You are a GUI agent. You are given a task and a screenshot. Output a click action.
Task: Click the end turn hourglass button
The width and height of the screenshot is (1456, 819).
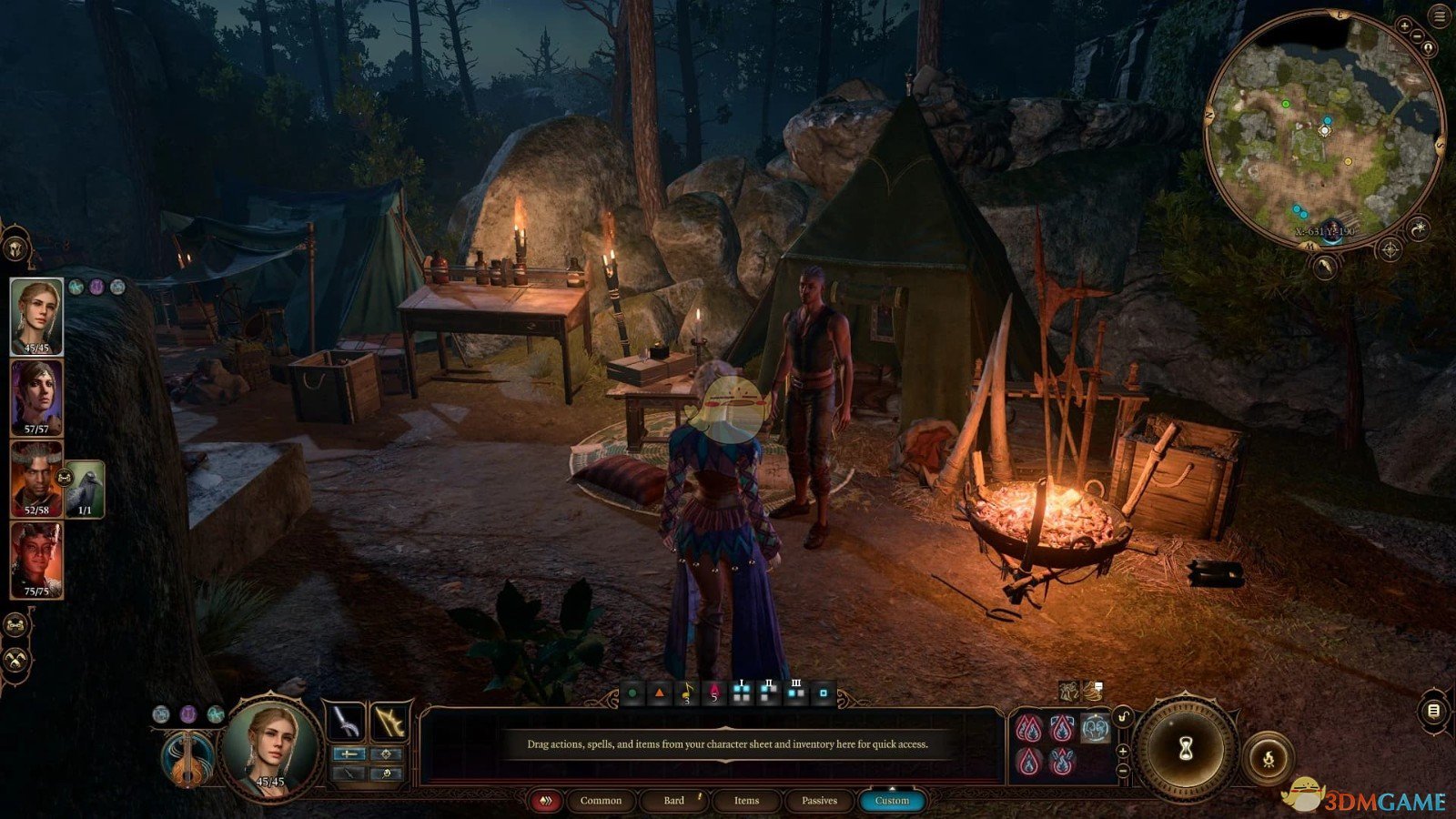[1187, 749]
